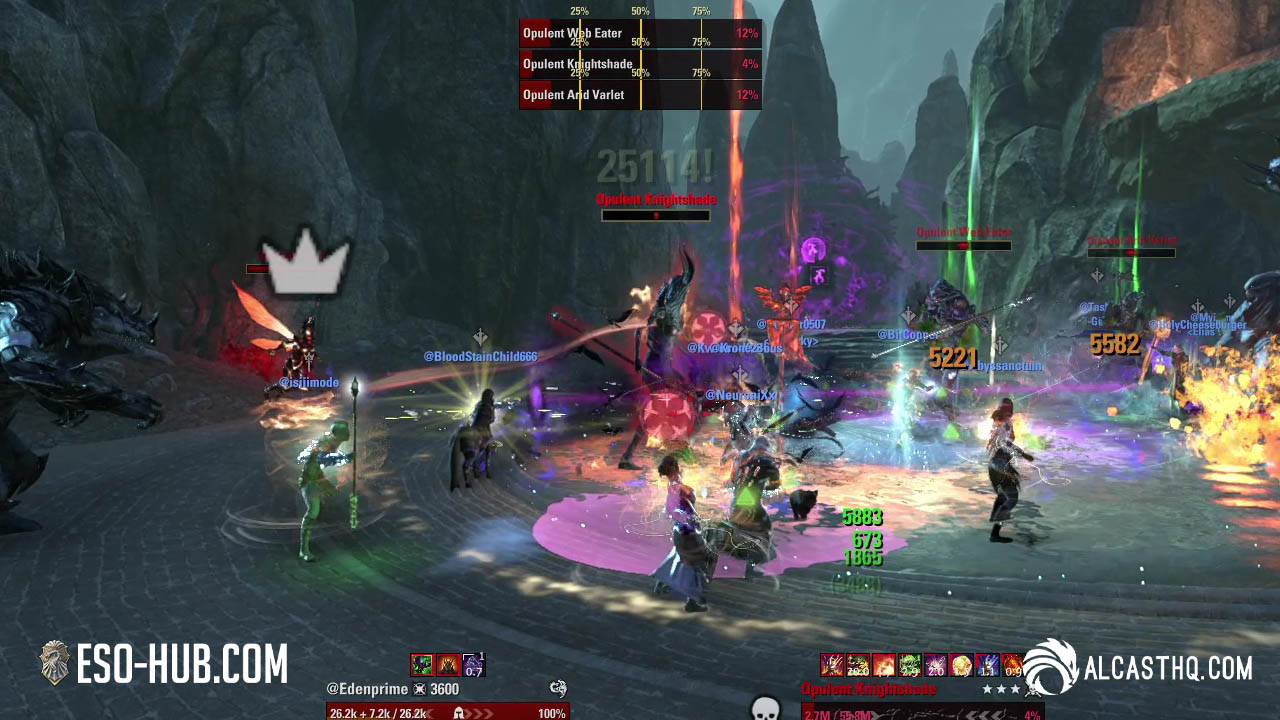The width and height of the screenshot is (1280, 720).
Task: Select the Opulent Web Eater boss row
Action: coord(640,33)
